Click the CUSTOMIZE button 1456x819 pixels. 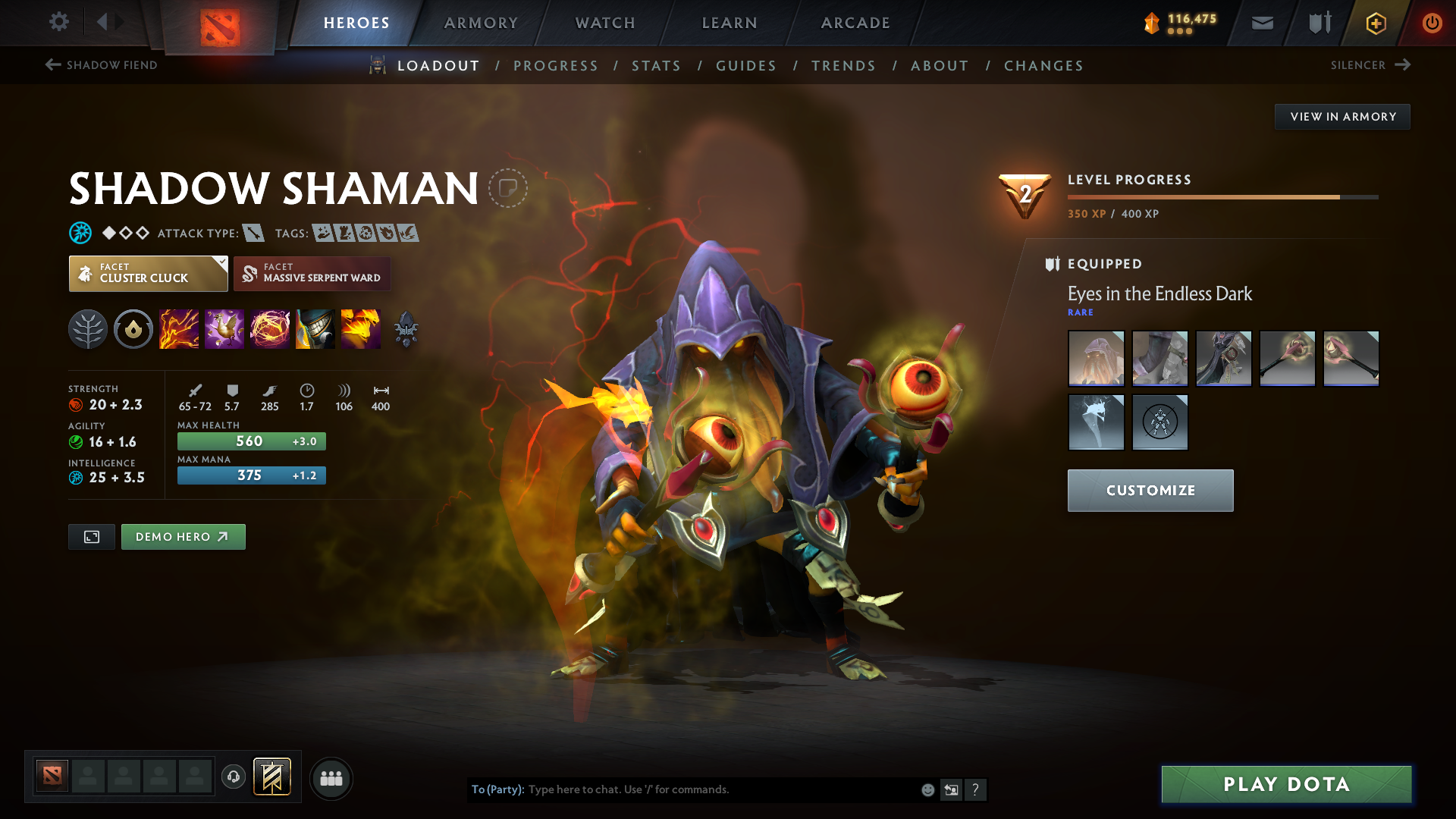click(x=1150, y=490)
